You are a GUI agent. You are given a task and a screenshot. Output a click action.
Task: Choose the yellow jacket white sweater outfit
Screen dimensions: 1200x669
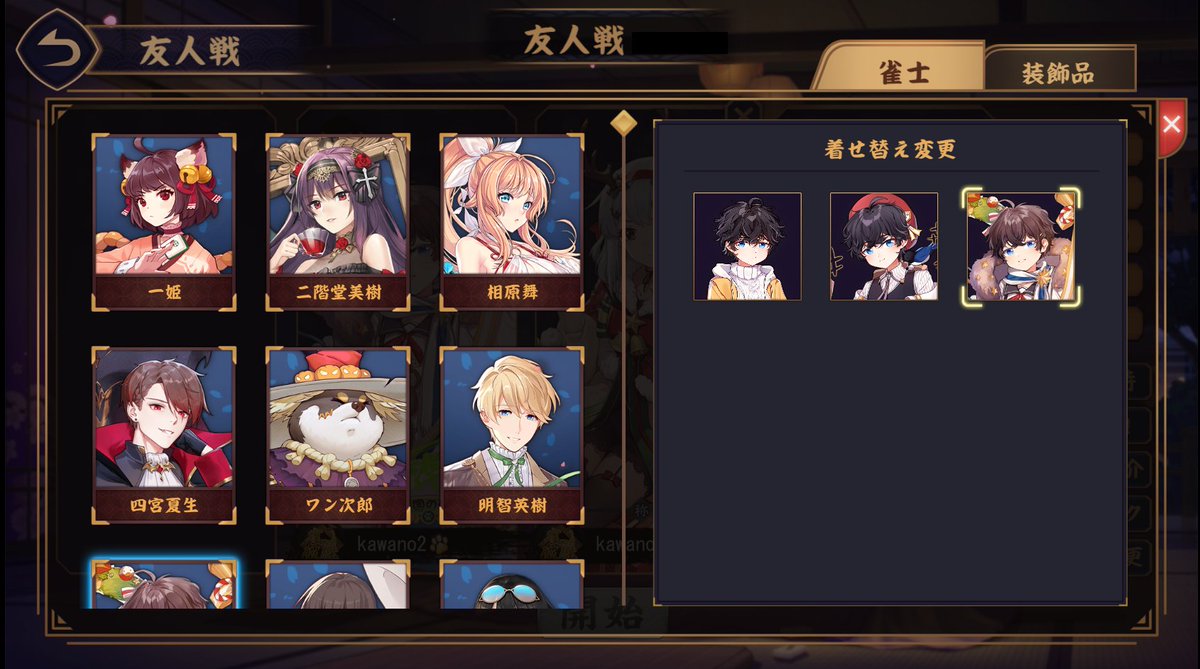(x=747, y=247)
